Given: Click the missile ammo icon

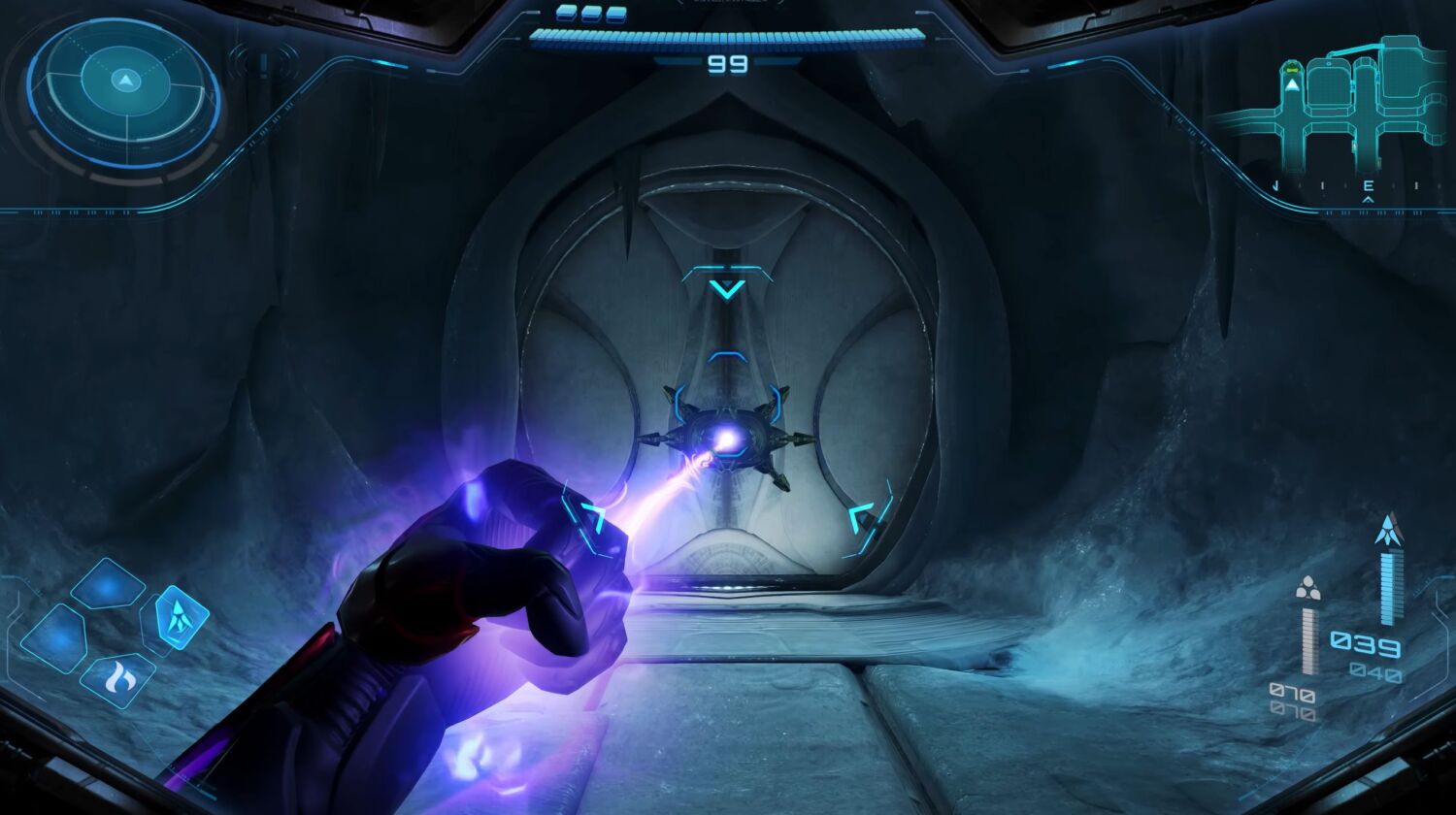Looking at the screenshot, I should pyautogui.click(x=1389, y=530).
